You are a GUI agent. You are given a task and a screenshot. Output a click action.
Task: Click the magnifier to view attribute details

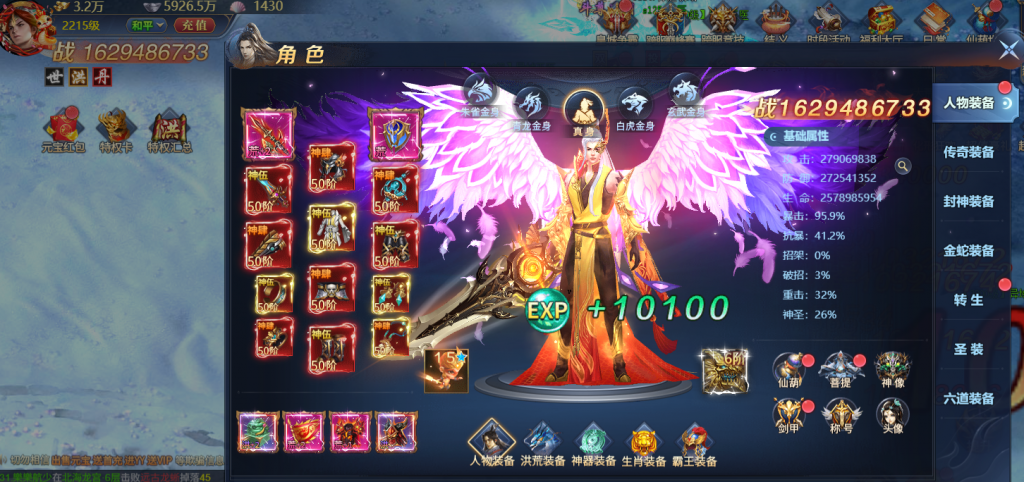coord(903,166)
